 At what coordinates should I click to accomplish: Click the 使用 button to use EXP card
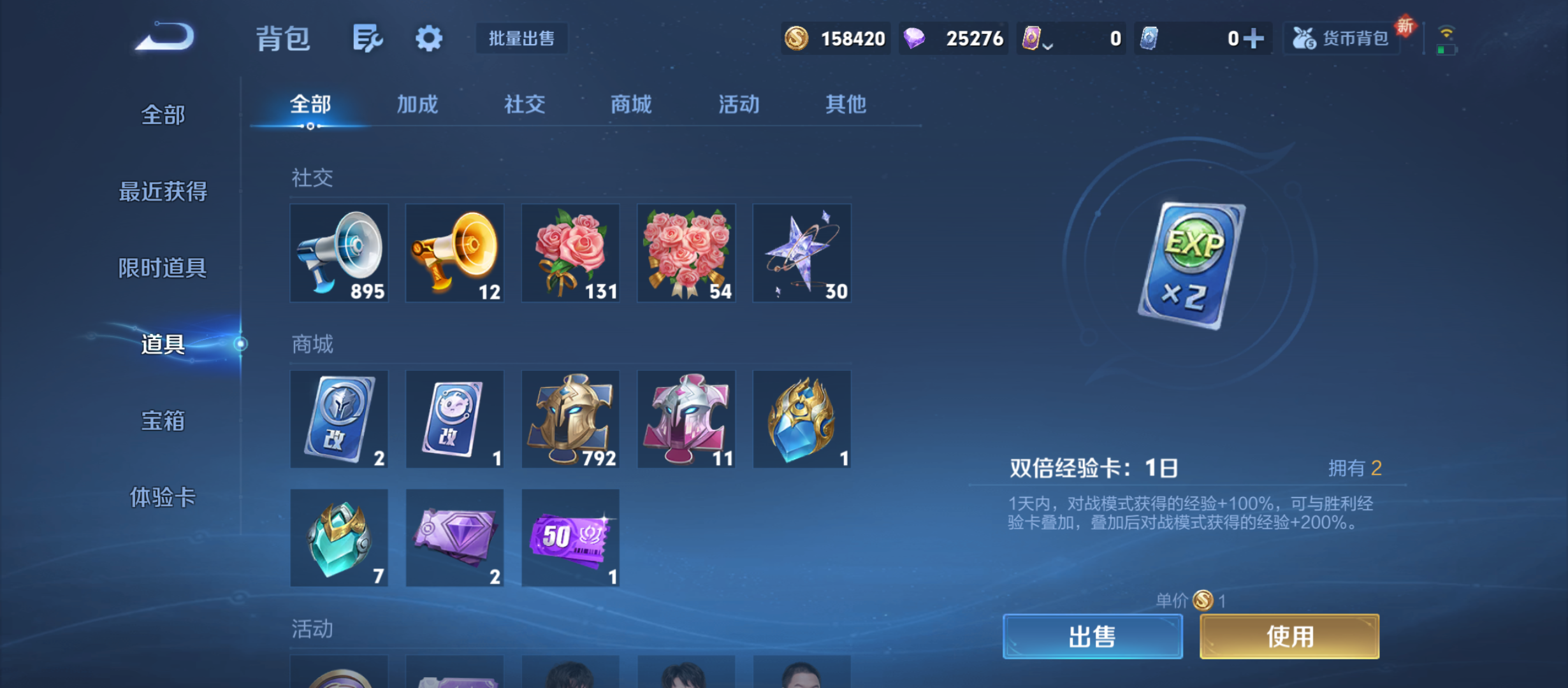[x=1289, y=635]
